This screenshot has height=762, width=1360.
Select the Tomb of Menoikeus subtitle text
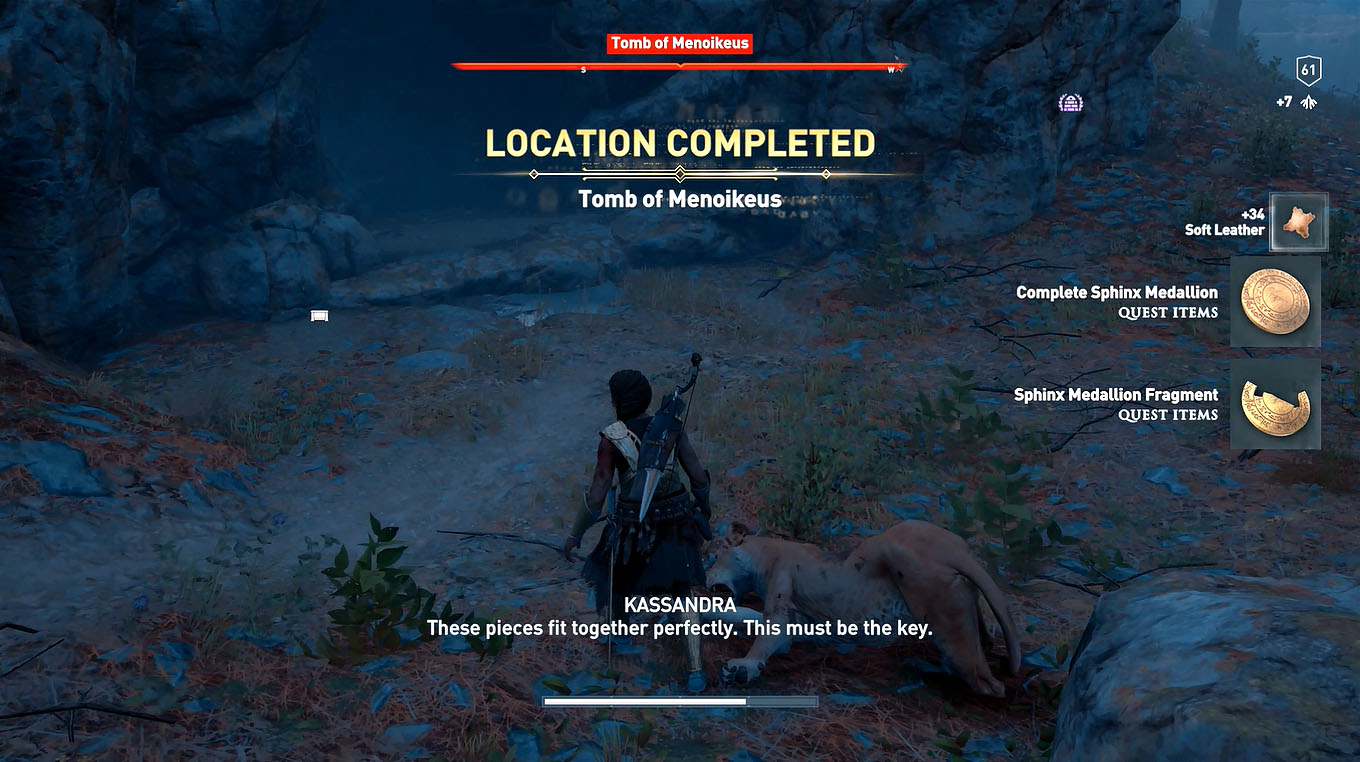coord(680,199)
